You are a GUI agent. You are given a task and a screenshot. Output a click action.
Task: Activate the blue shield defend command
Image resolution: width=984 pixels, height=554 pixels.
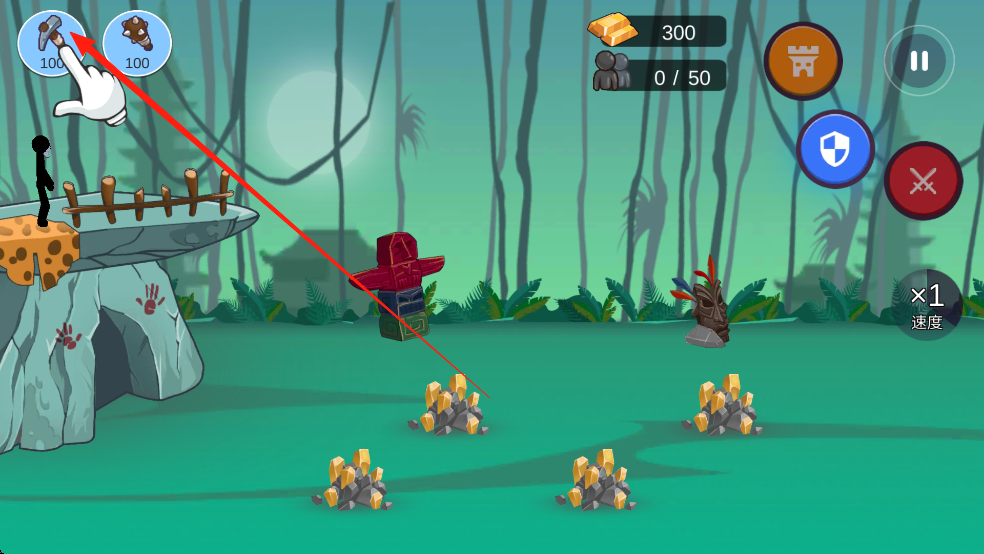pyautogui.click(x=835, y=150)
